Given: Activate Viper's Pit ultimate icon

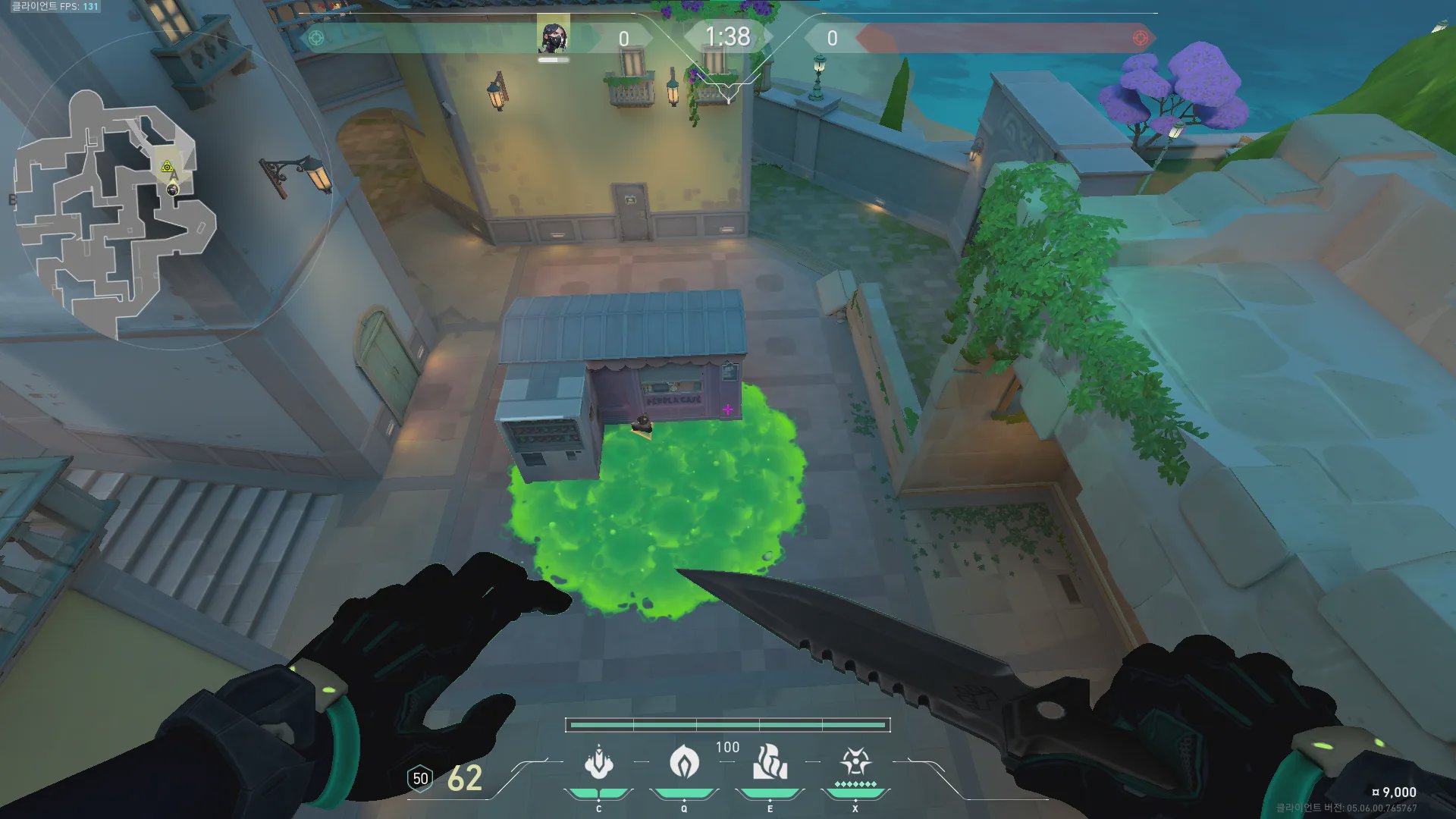Looking at the screenshot, I should click(855, 761).
